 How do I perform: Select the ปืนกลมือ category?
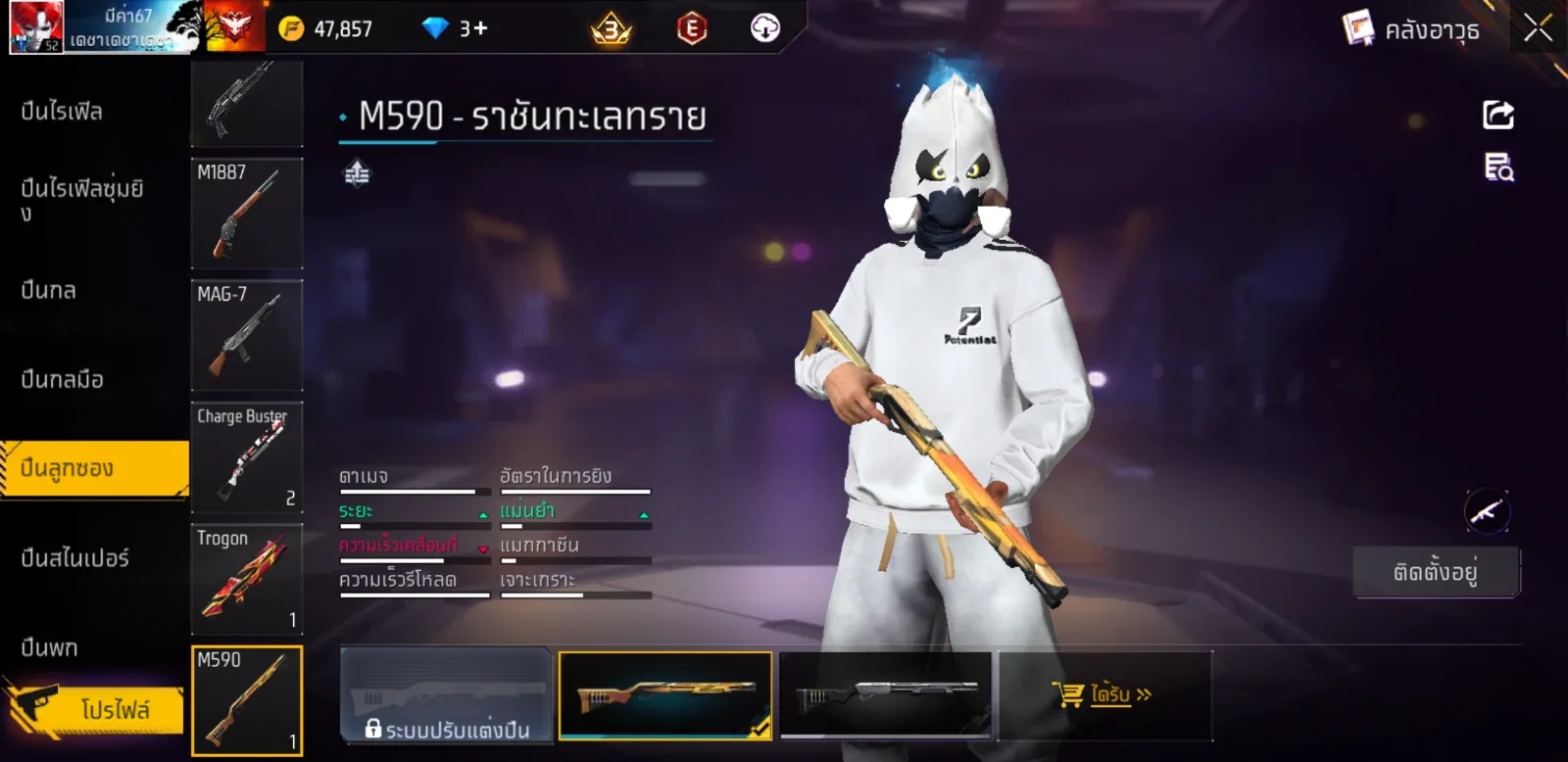pos(63,380)
